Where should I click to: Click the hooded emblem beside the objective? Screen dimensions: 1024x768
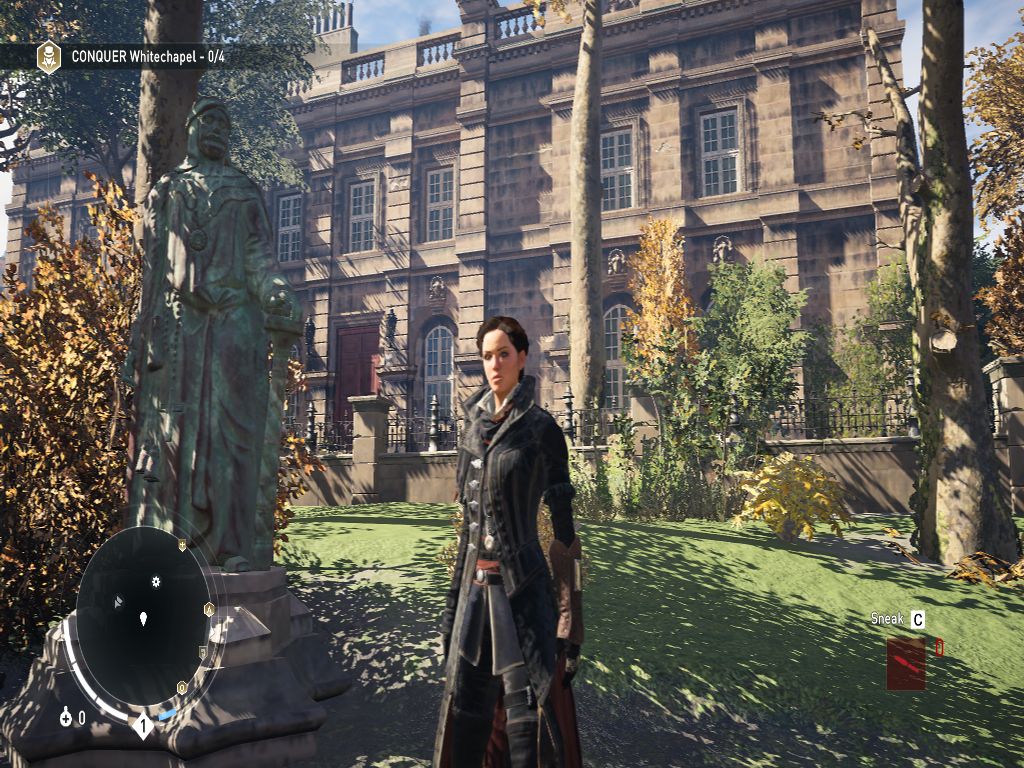(48, 57)
